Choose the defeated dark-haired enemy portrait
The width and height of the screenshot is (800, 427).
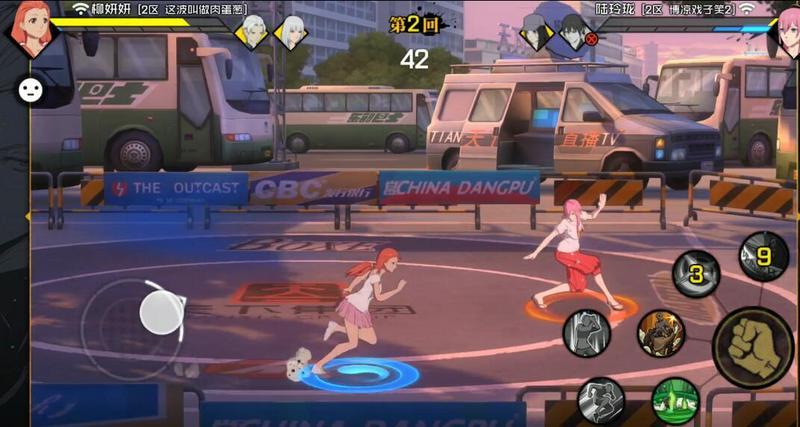click(x=573, y=31)
